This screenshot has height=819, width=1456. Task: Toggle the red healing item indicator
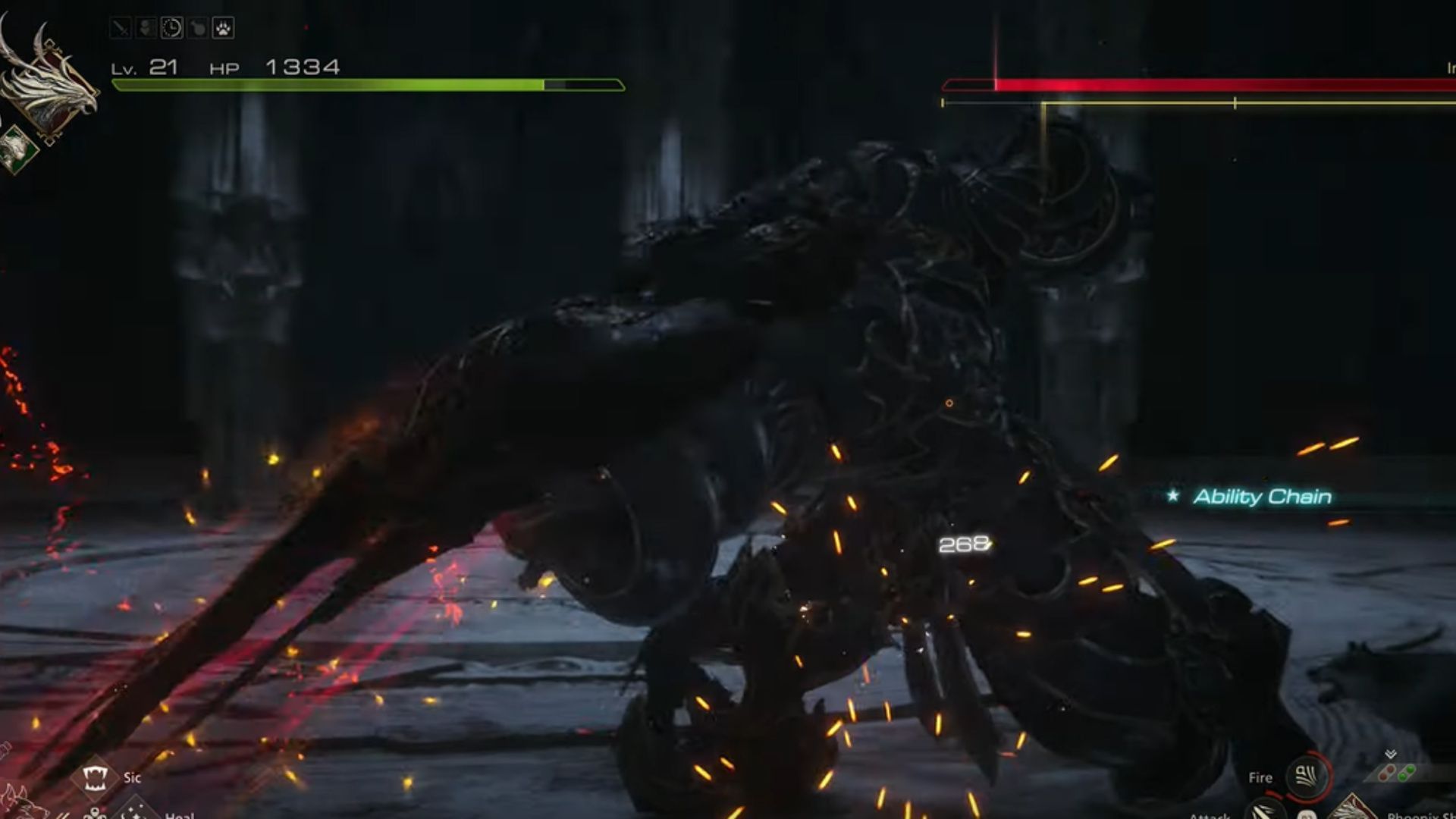[1387, 773]
